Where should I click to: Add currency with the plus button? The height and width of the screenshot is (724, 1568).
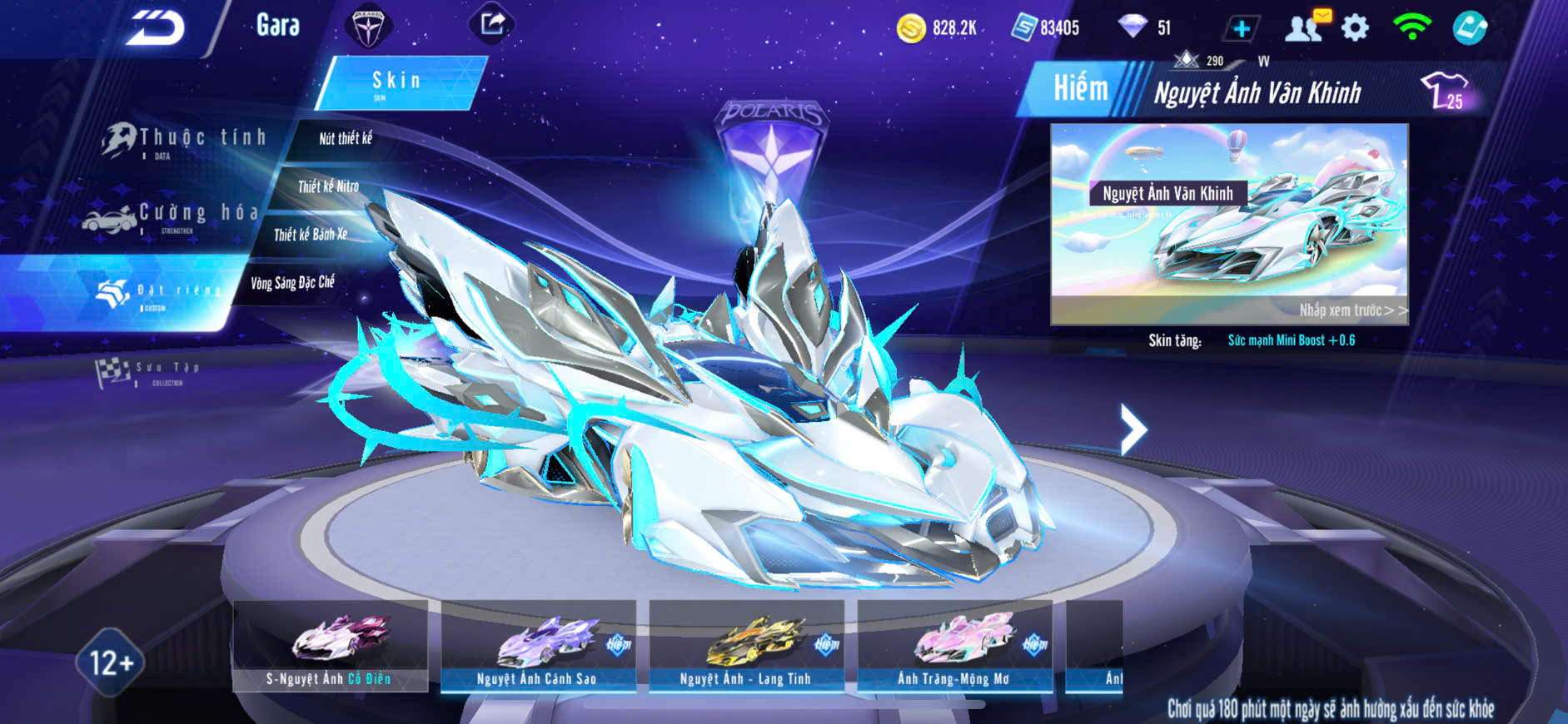click(x=1241, y=28)
